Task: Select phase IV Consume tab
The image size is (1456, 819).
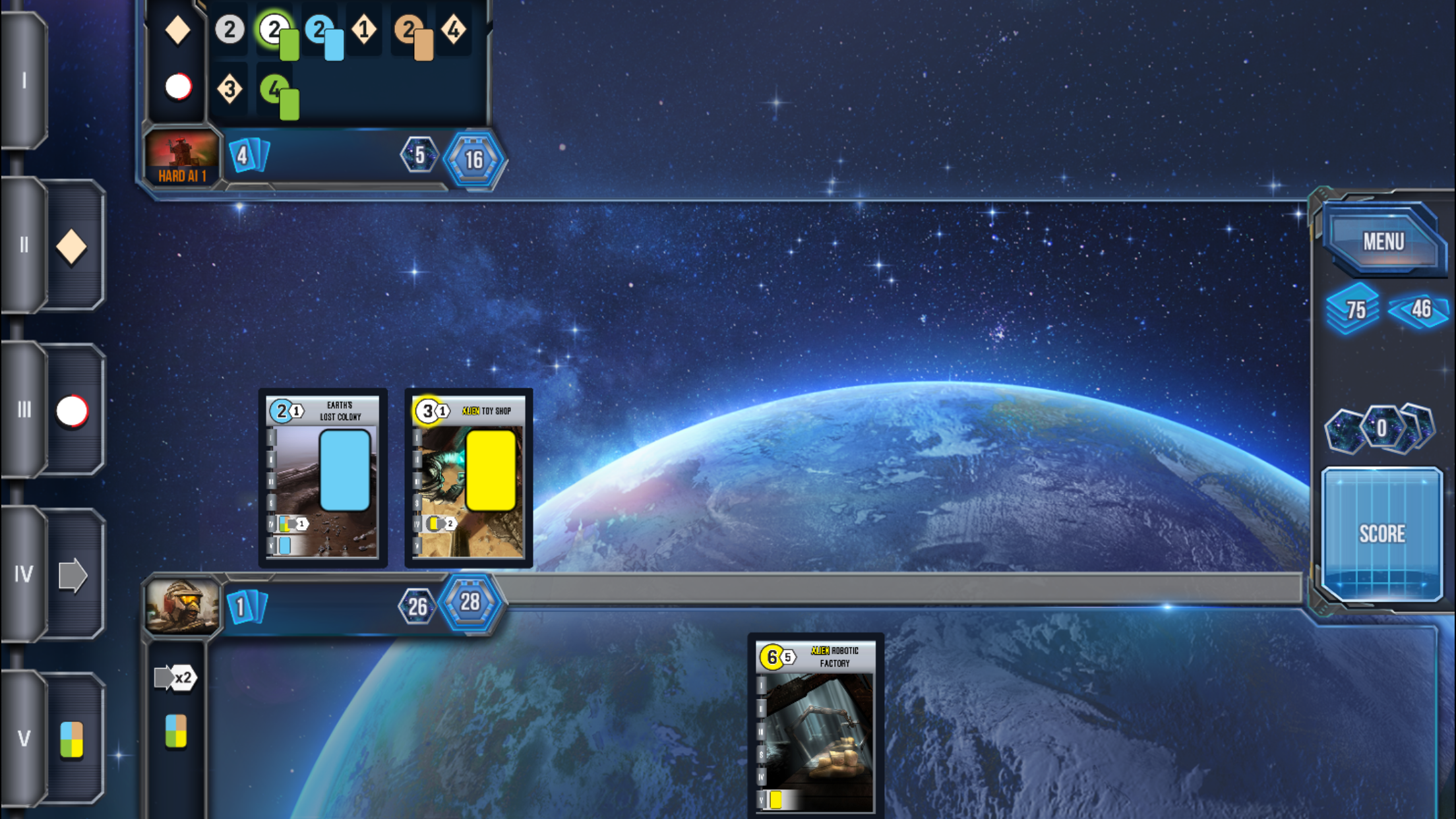Action: 54,574
